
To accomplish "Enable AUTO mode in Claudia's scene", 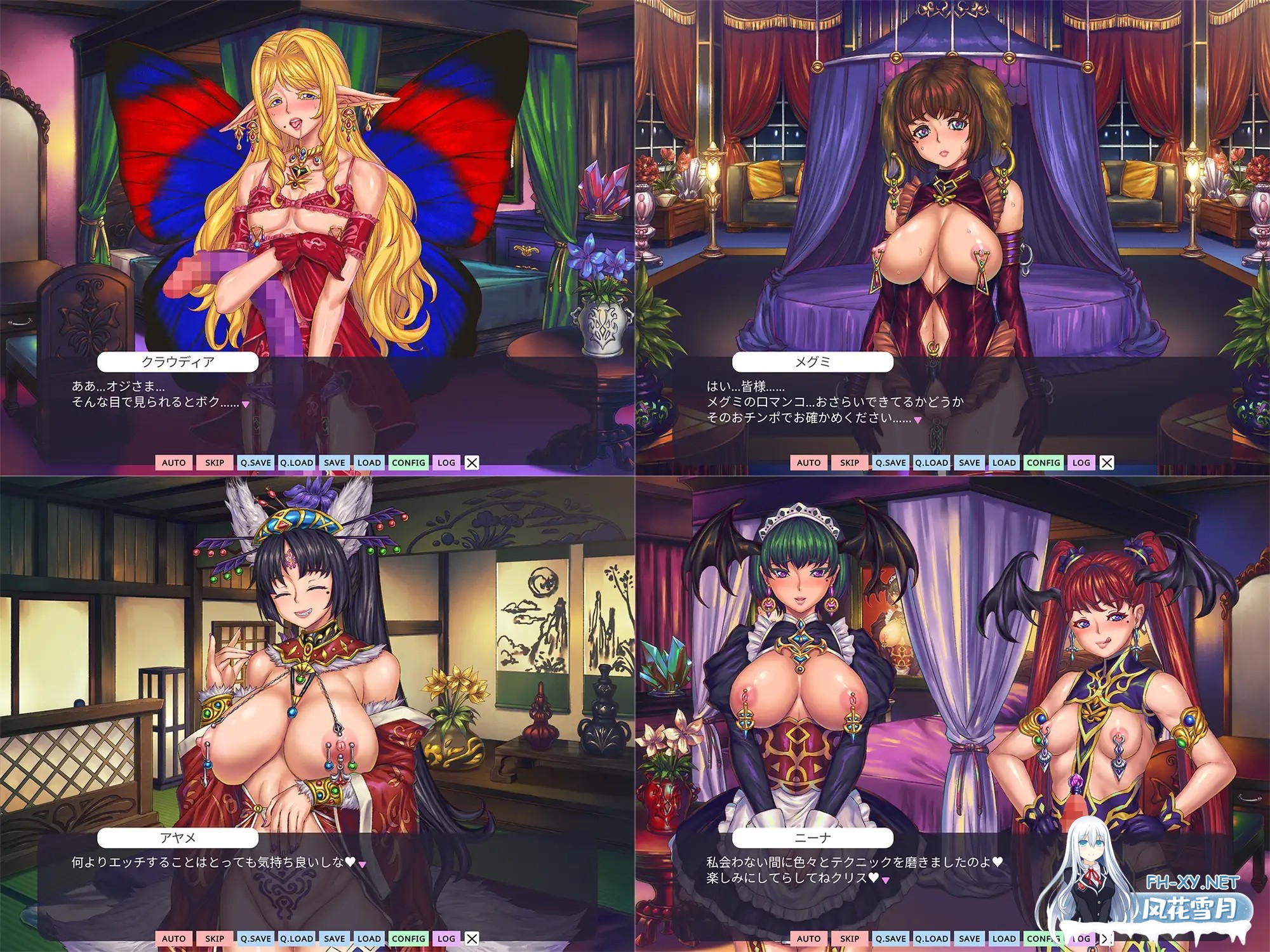I will click(173, 463).
